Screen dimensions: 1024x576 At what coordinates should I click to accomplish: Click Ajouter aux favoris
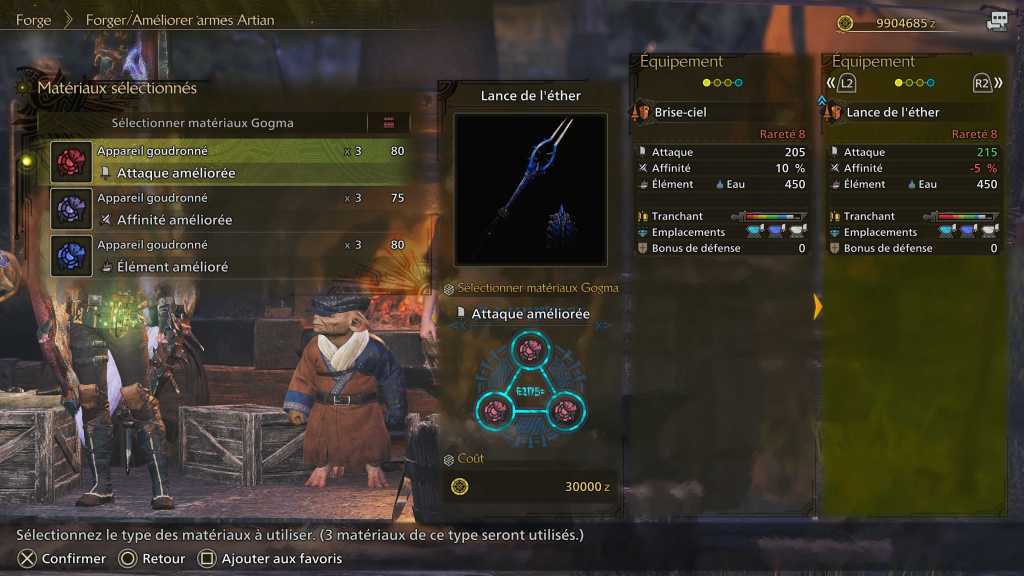point(270,559)
